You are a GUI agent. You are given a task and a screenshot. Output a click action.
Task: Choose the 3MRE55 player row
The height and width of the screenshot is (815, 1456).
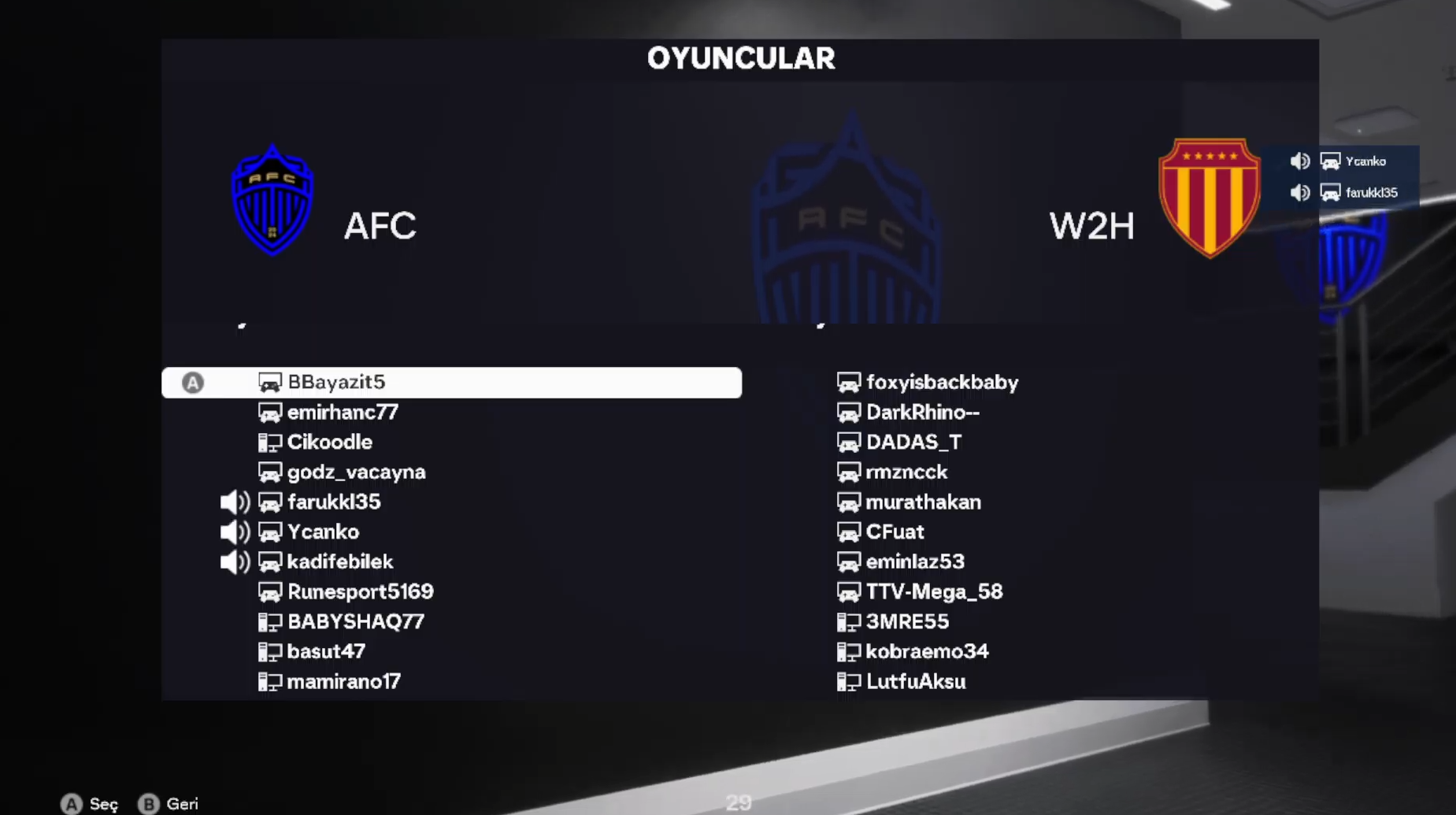point(907,622)
